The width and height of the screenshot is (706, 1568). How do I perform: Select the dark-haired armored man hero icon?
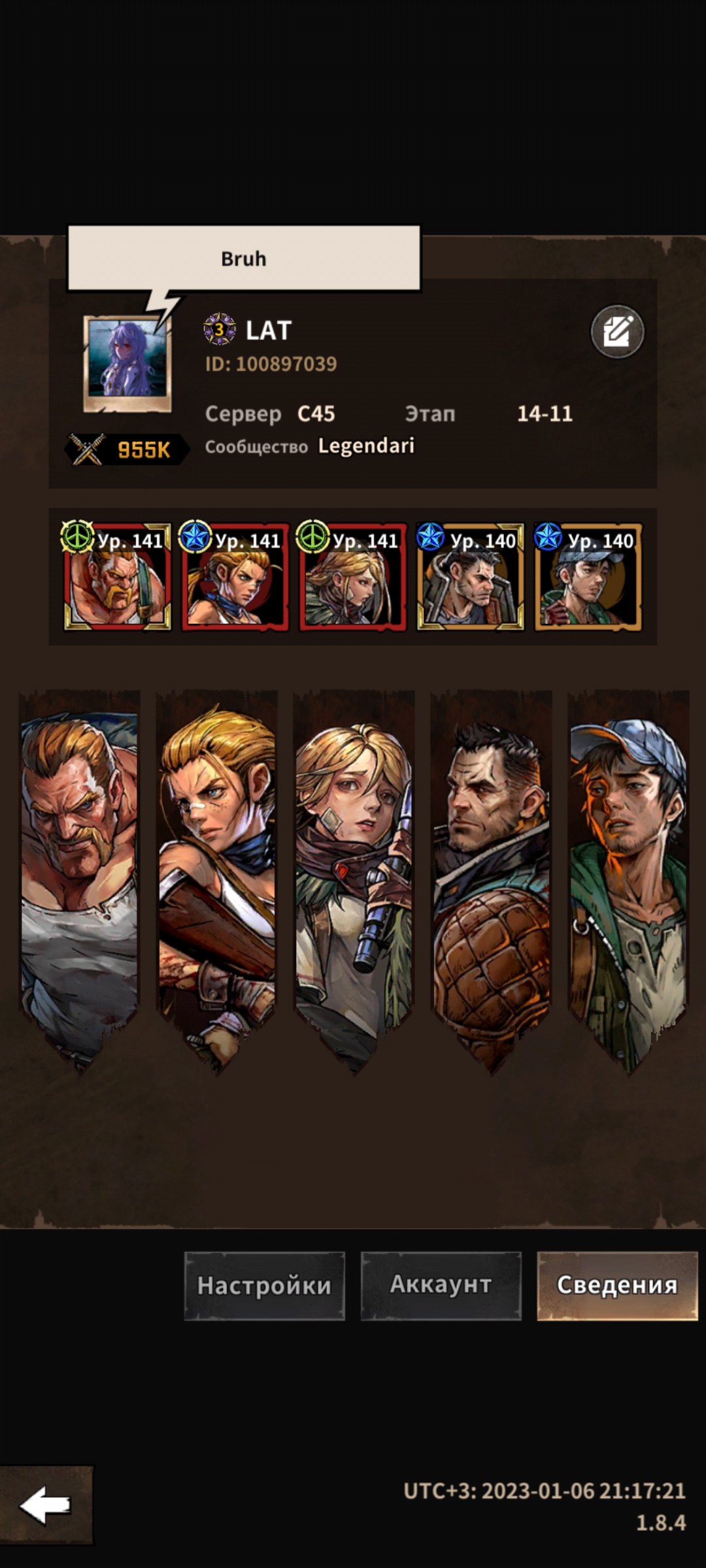(470, 577)
